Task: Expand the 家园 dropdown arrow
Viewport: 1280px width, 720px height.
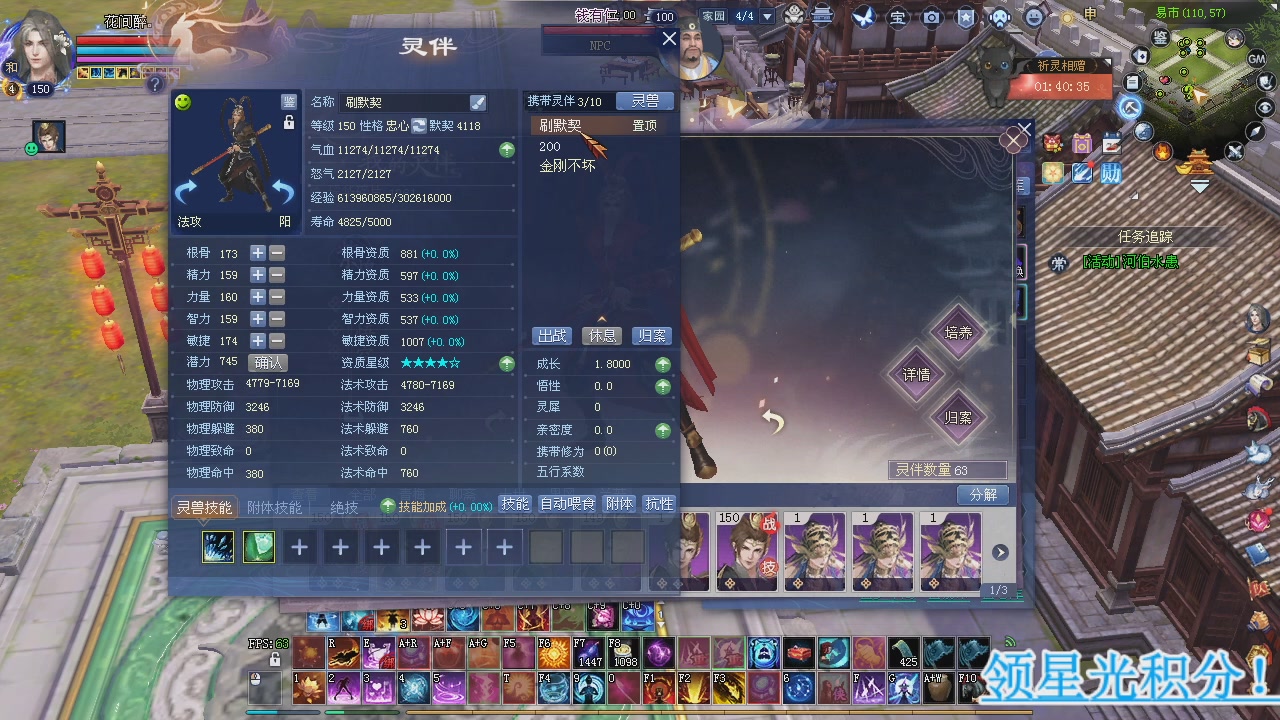Action: pyautogui.click(x=765, y=16)
